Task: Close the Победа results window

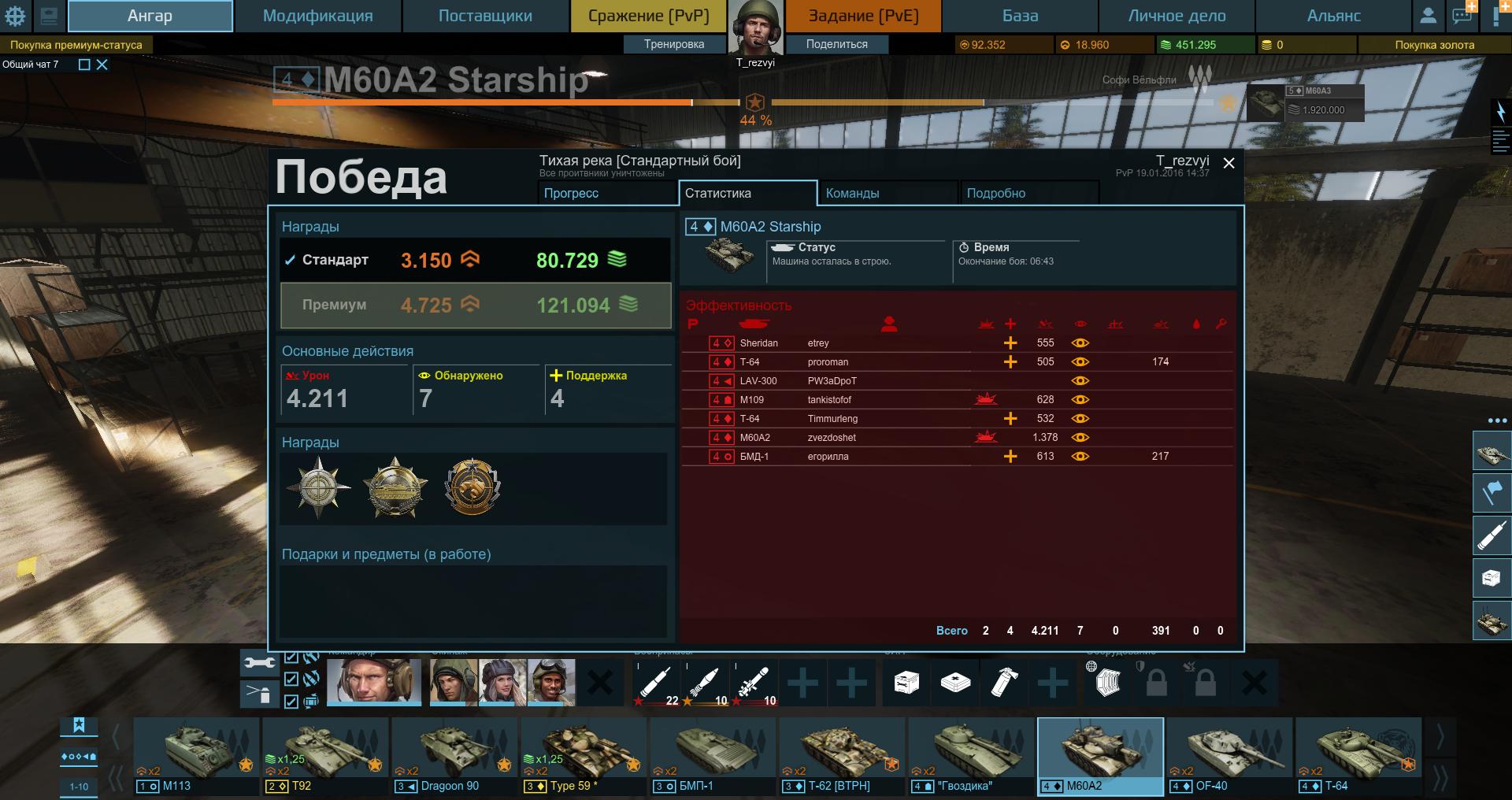Action: coord(1228,163)
